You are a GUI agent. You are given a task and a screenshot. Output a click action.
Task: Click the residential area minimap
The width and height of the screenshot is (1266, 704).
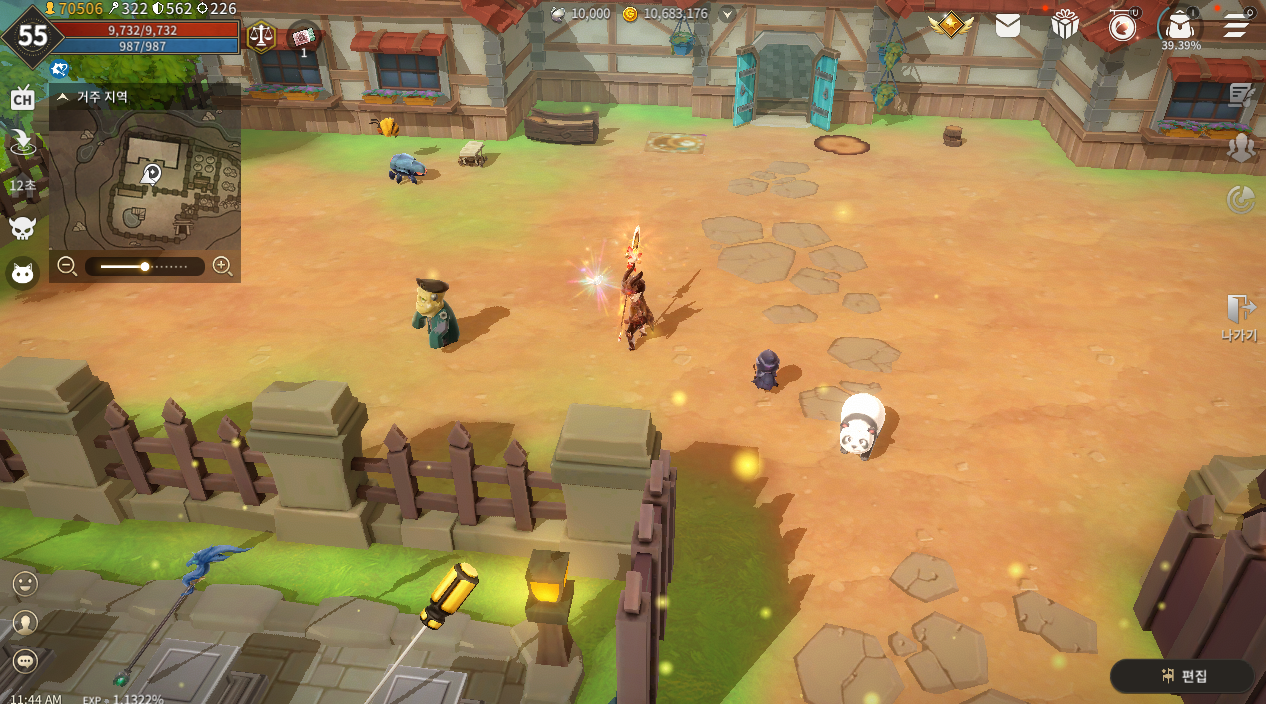point(145,180)
